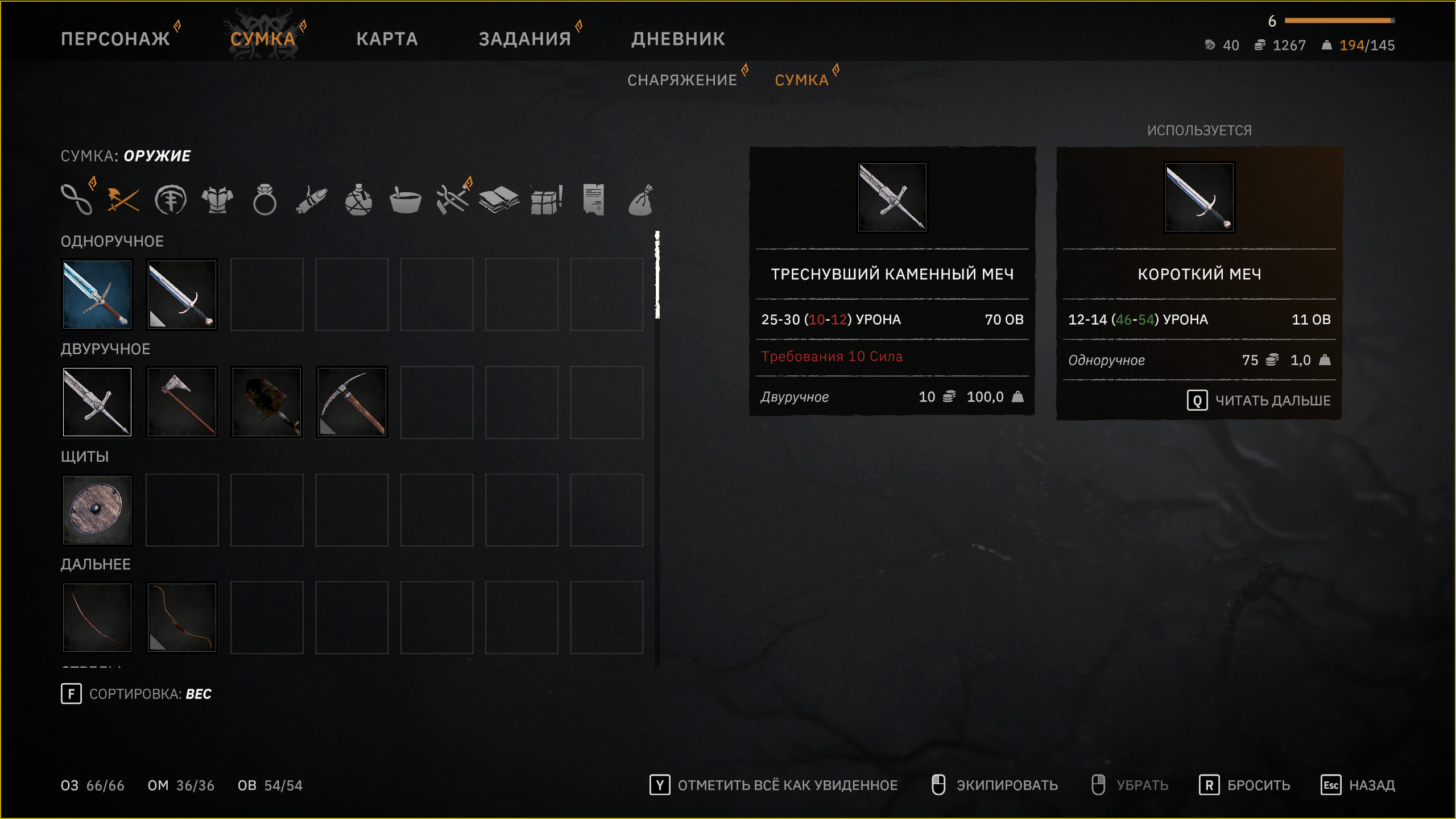This screenshot has height=819, width=1456.
Task: Open the Задания quest tab
Action: click(x=524, y=39)
